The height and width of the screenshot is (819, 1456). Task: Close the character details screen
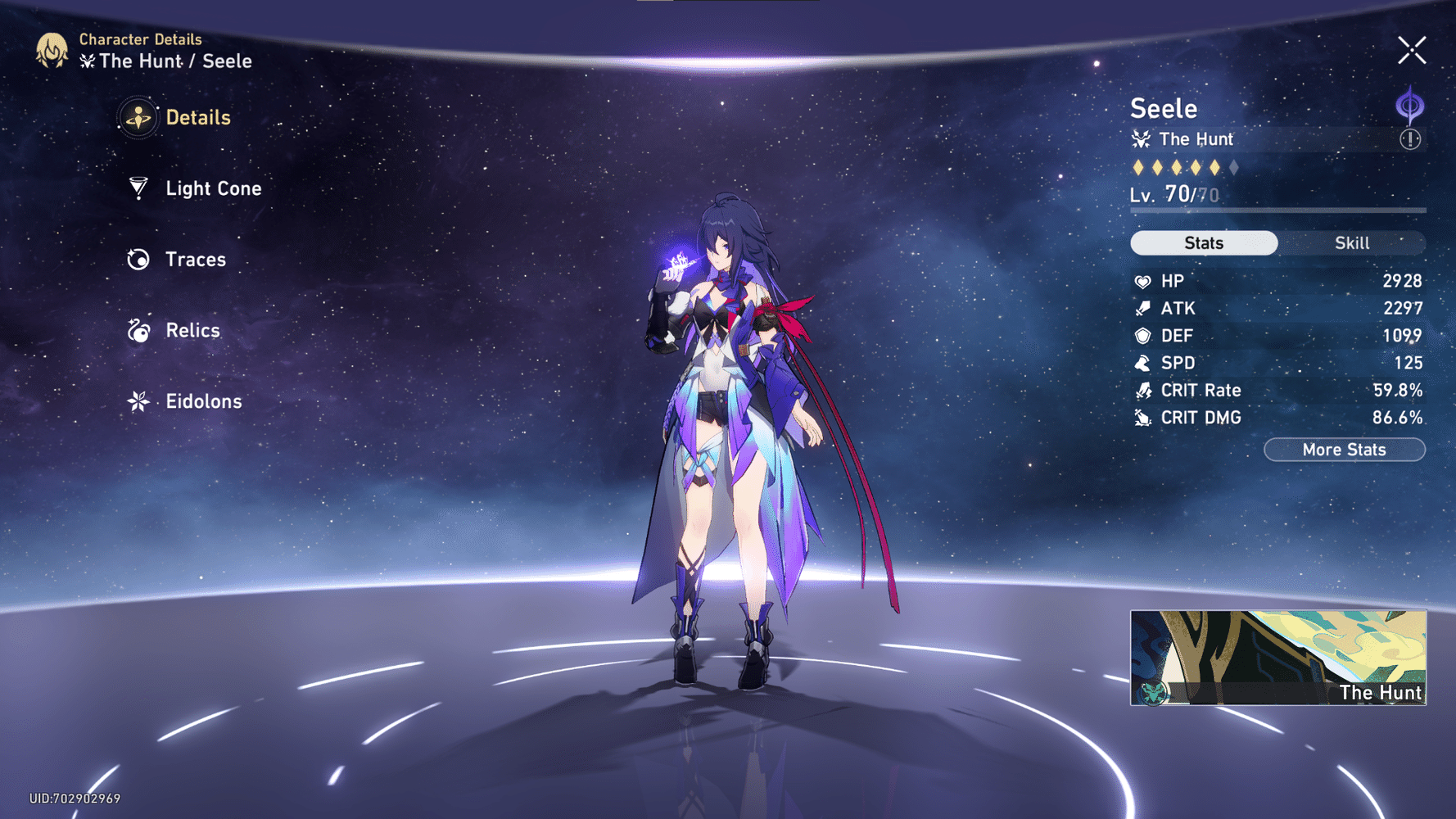click(x=1412, y=50)
